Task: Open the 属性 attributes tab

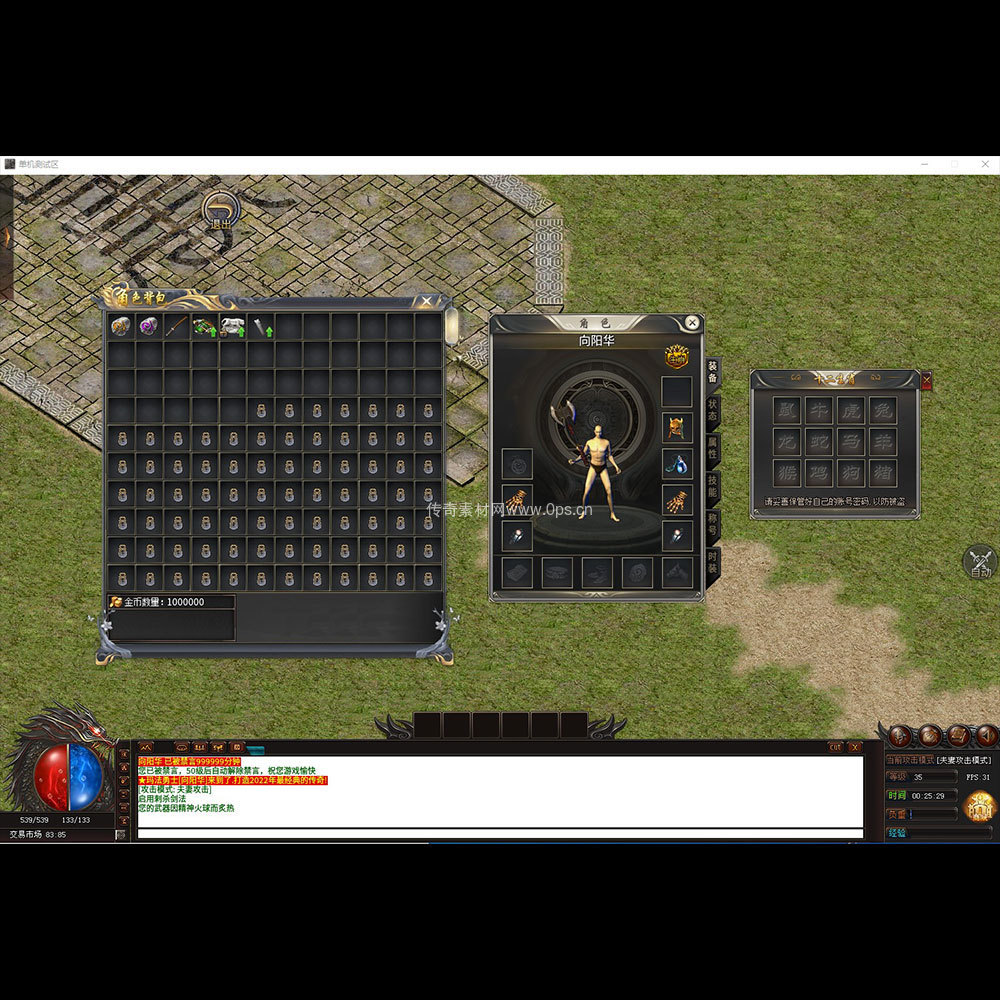Action: 712,447
